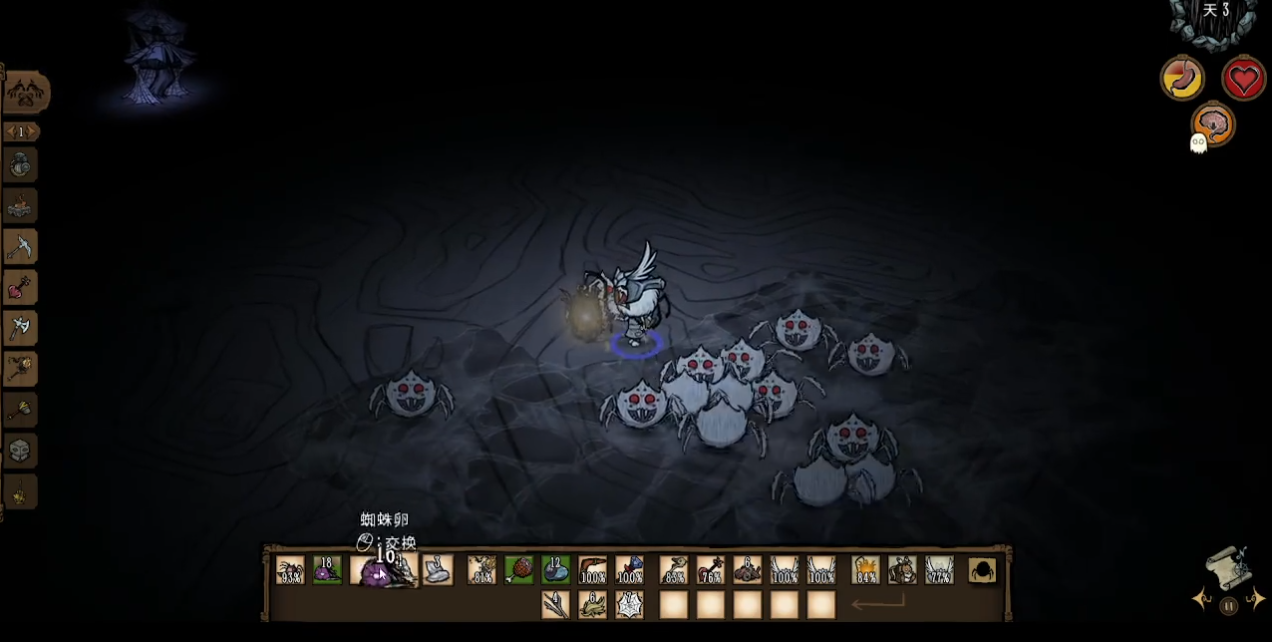Pick the blue item stack of 12
Screen dimensions: 1272x642
pyautogui.click(x=556, y=570)
